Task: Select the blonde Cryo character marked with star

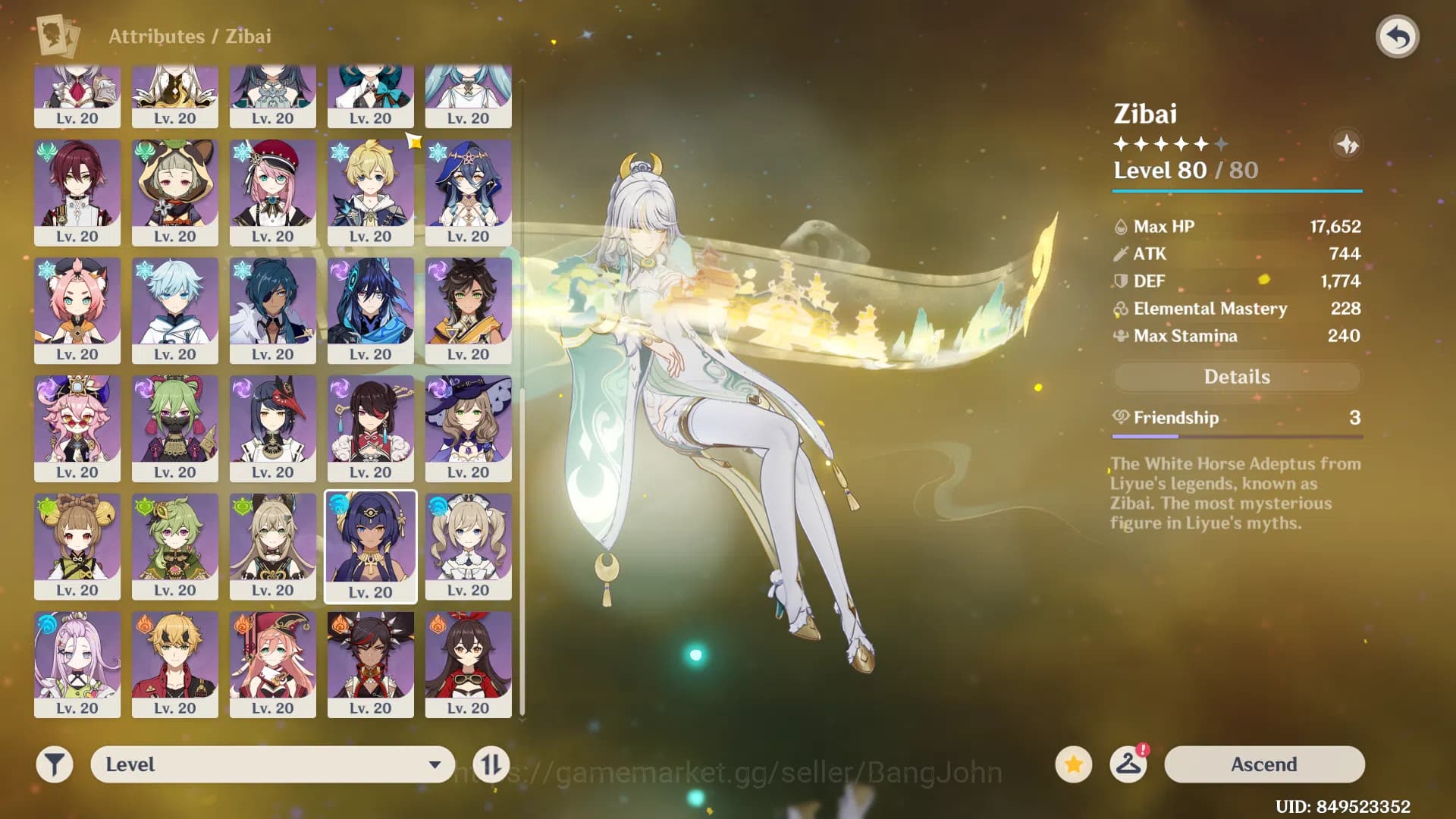Action: pyautogui.click(x=370, y=193)
